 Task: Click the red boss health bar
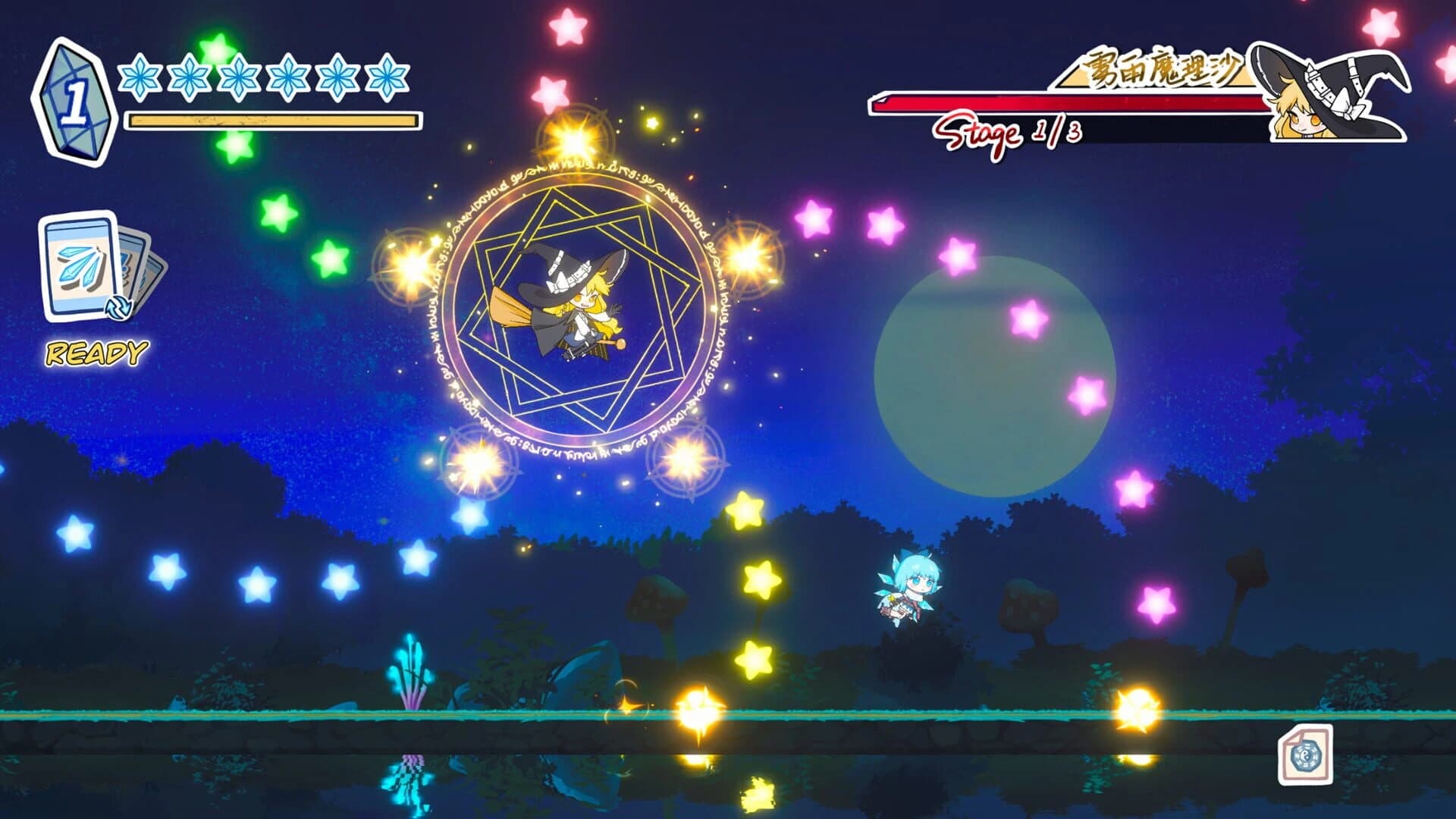pos(1062,103)
